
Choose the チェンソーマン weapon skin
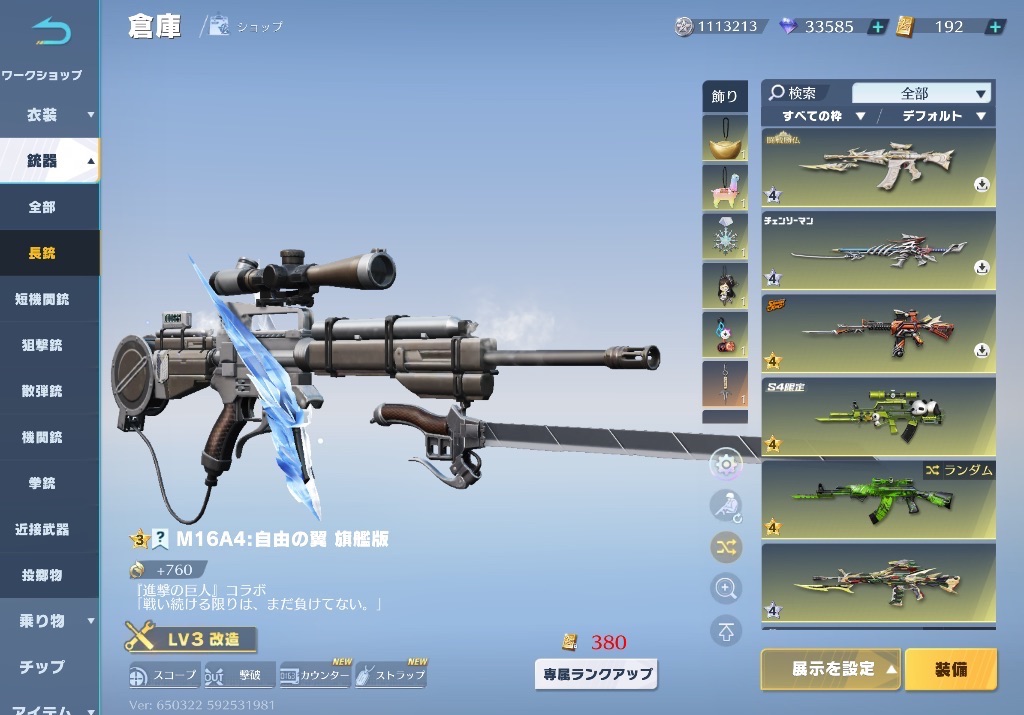[879, 250]
